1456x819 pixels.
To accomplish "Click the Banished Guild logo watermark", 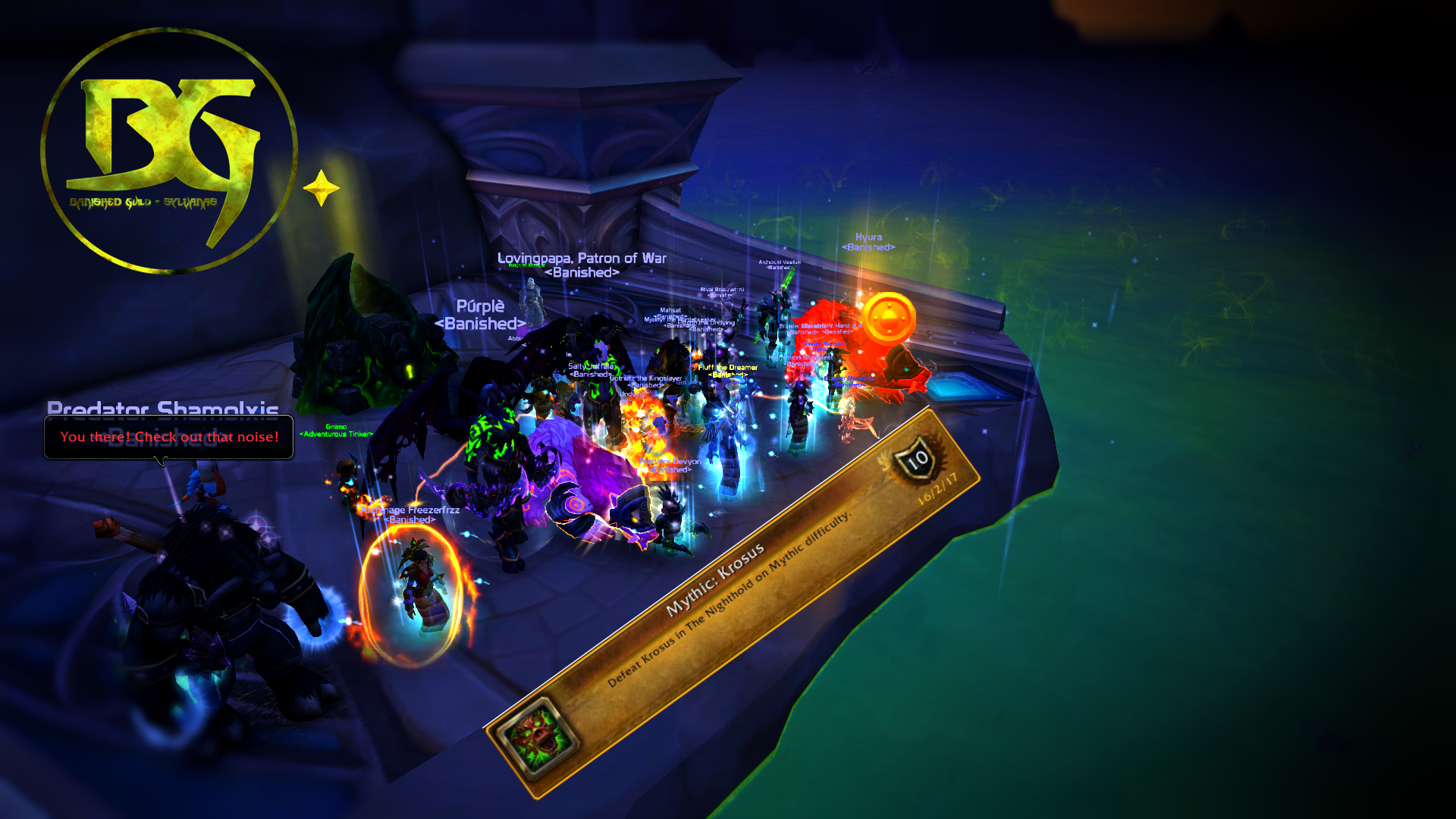I will click(x=168, y=149).
